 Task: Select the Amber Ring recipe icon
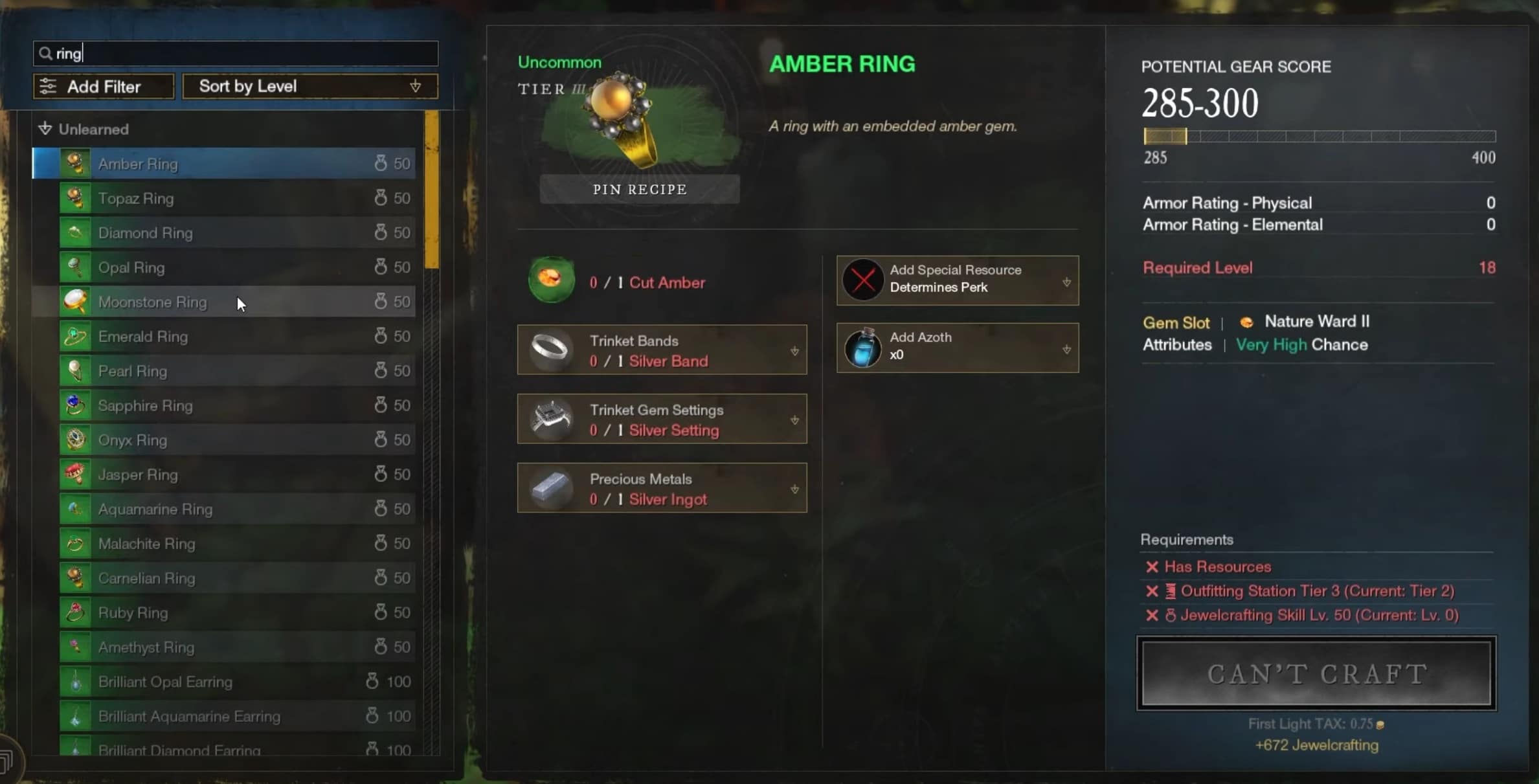75,163
